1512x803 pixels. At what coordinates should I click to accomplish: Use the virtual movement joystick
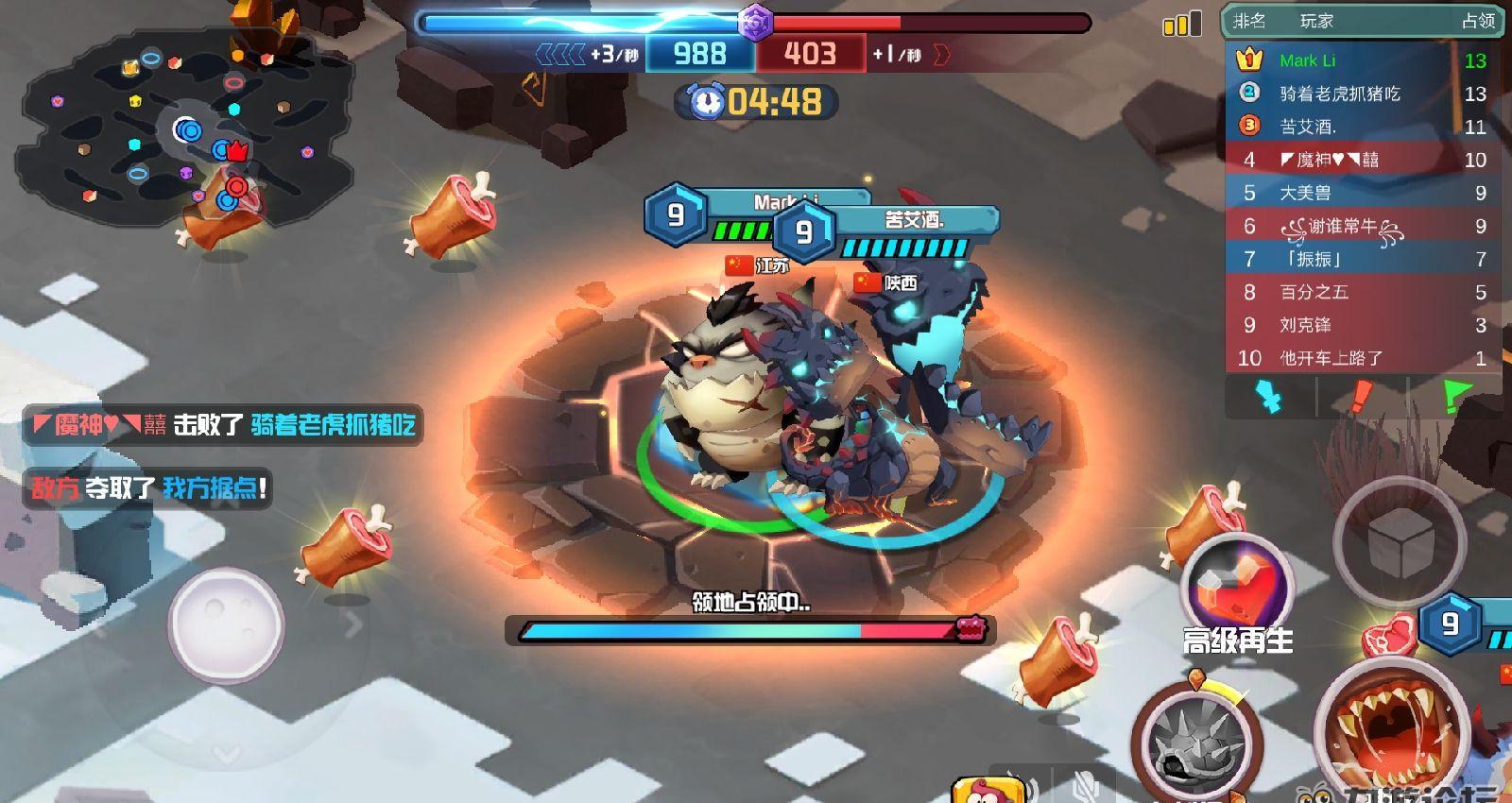point(226,624)
